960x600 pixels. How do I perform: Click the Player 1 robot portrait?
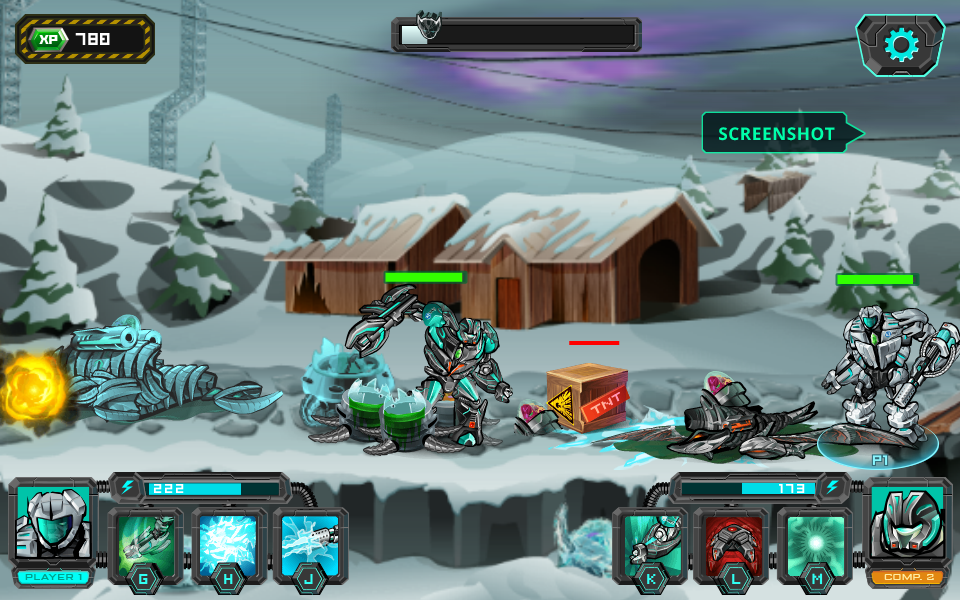click(x=53, y=524)
